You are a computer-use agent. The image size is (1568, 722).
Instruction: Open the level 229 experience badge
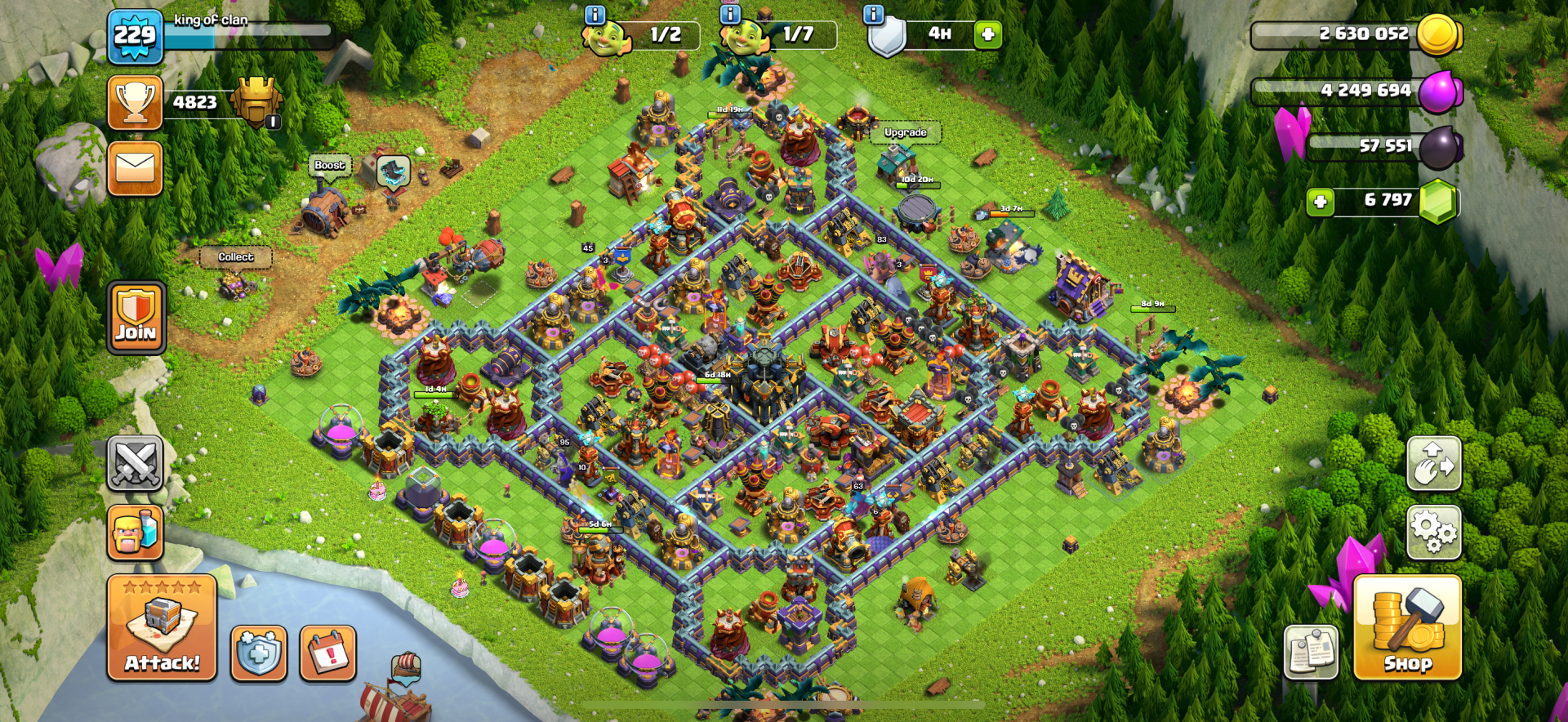tap(135, 37)
